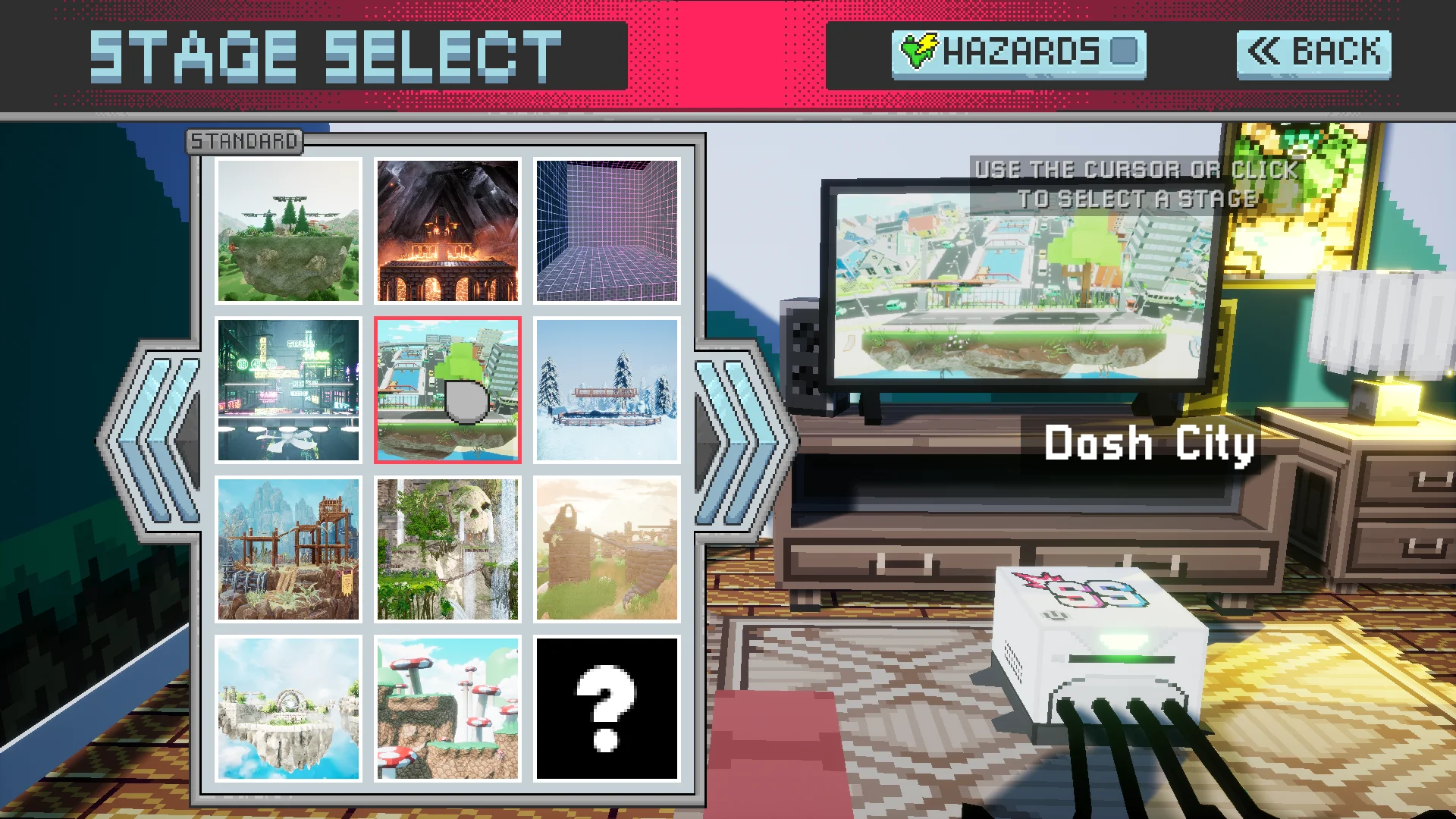The height and width of the screenshot is (819, 1456).
Task: Choose the hidden question mark stage
Action: coord(607,709)
